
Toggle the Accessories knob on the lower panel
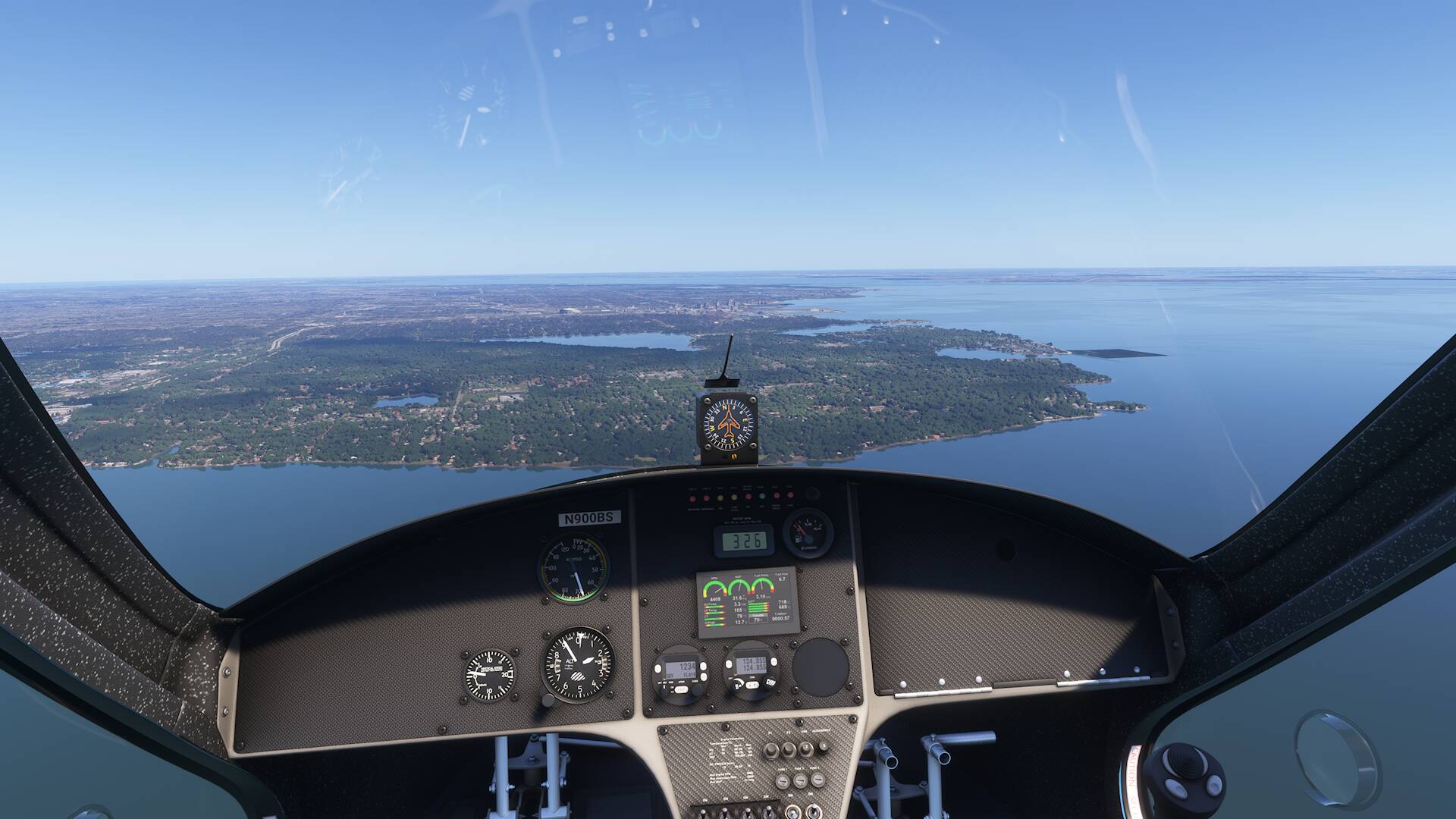point(824,747)
